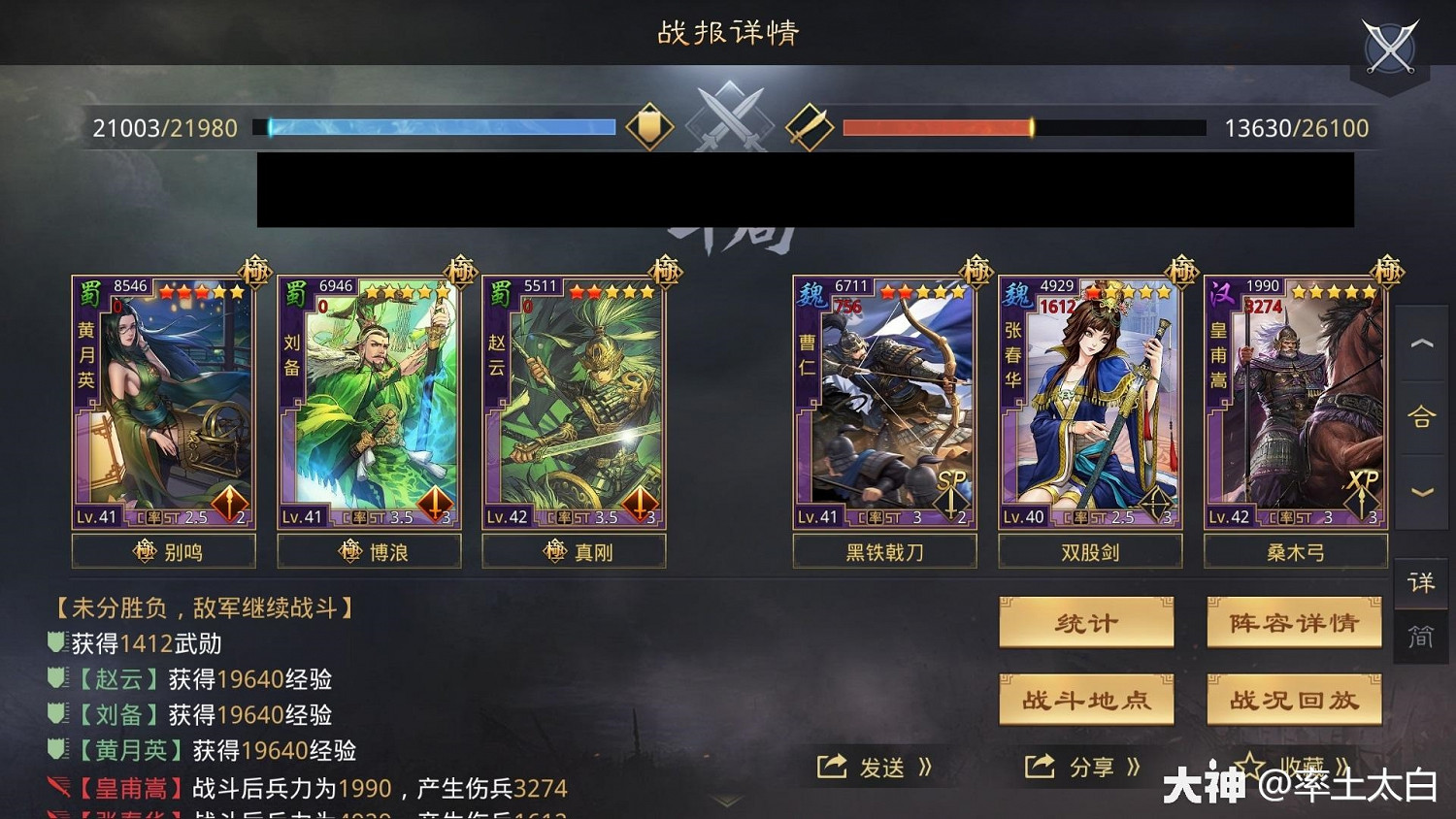Click the 分享 share arrow icon
Viewport: 1456px width, 819px height.
(1039, 767)
